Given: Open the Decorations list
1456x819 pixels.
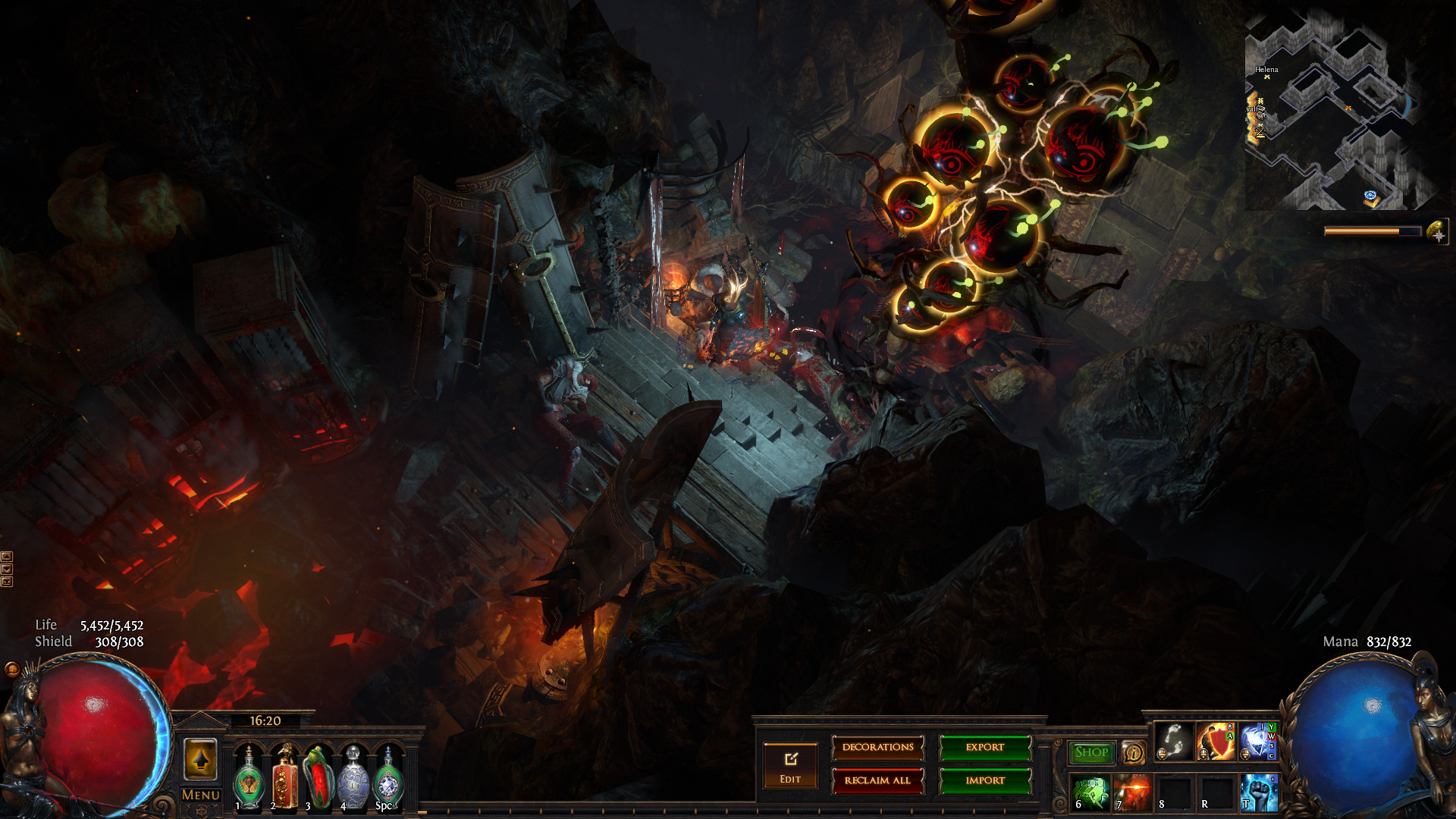Looking at the screenshot, I should point(877,748).
